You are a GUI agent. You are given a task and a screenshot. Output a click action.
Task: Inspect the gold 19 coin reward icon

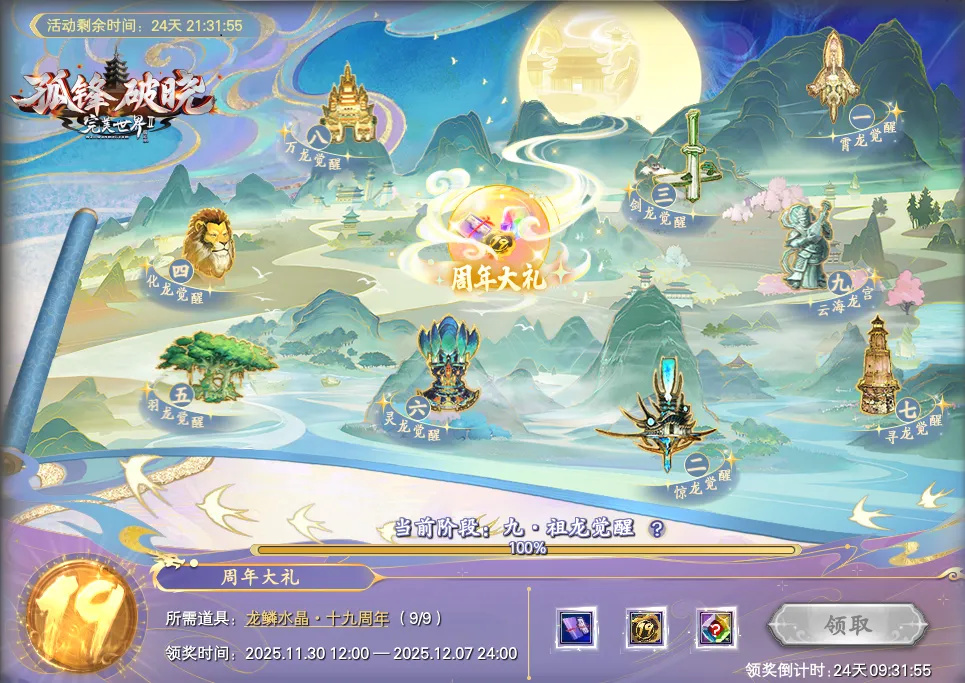coord(645,627)
